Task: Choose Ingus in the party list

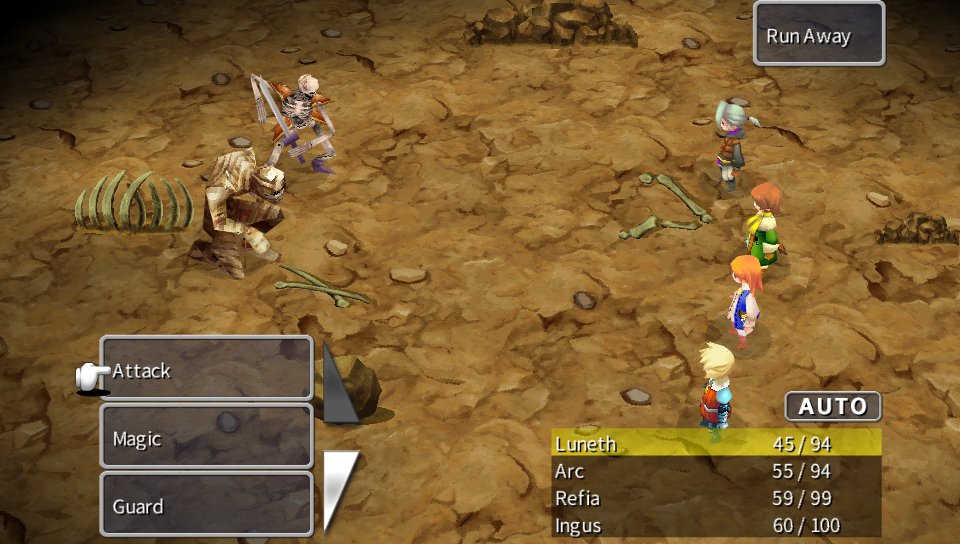Action: [x=716, y=524]
